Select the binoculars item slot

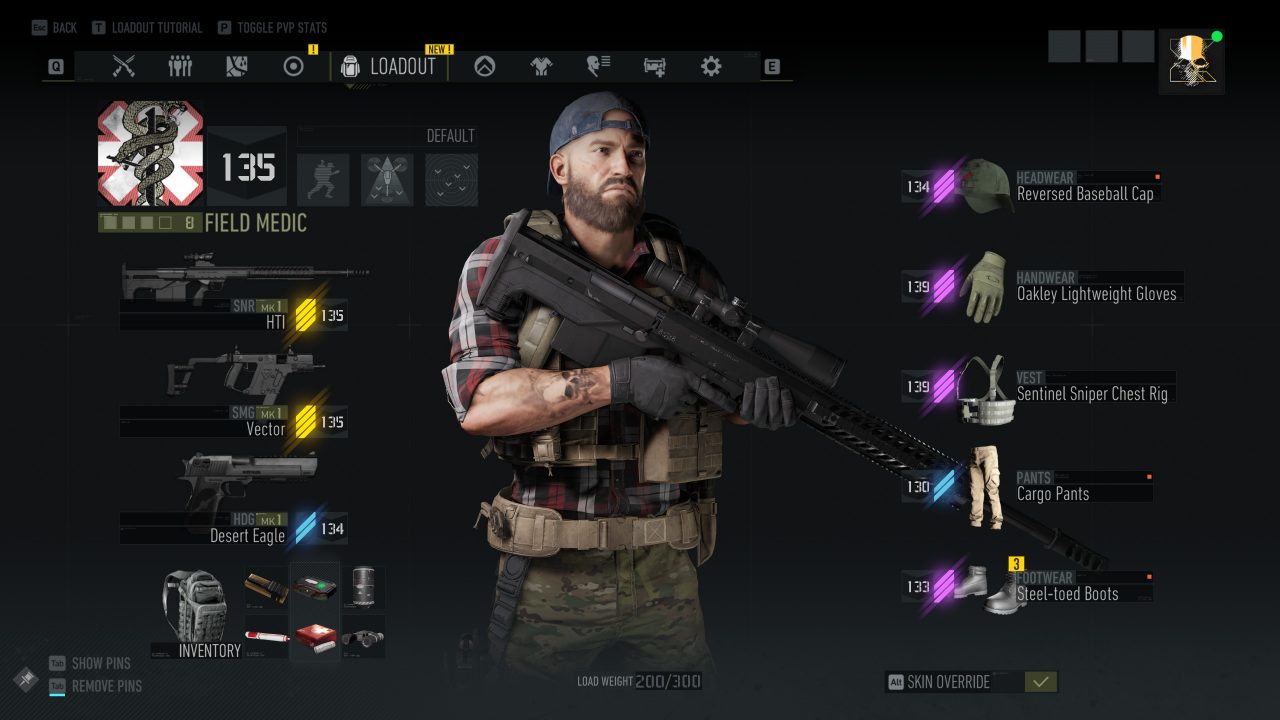pyautogui.click(x=363, y=636)
